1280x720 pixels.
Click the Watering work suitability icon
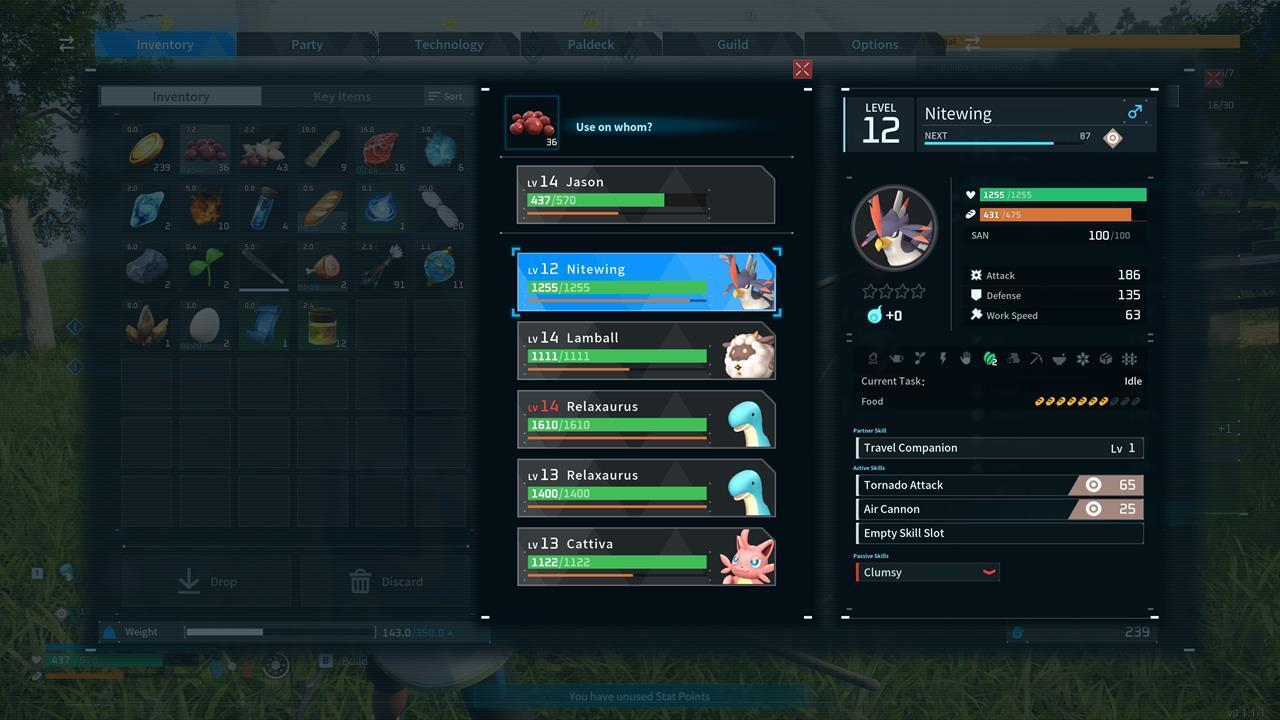(897, 358)
